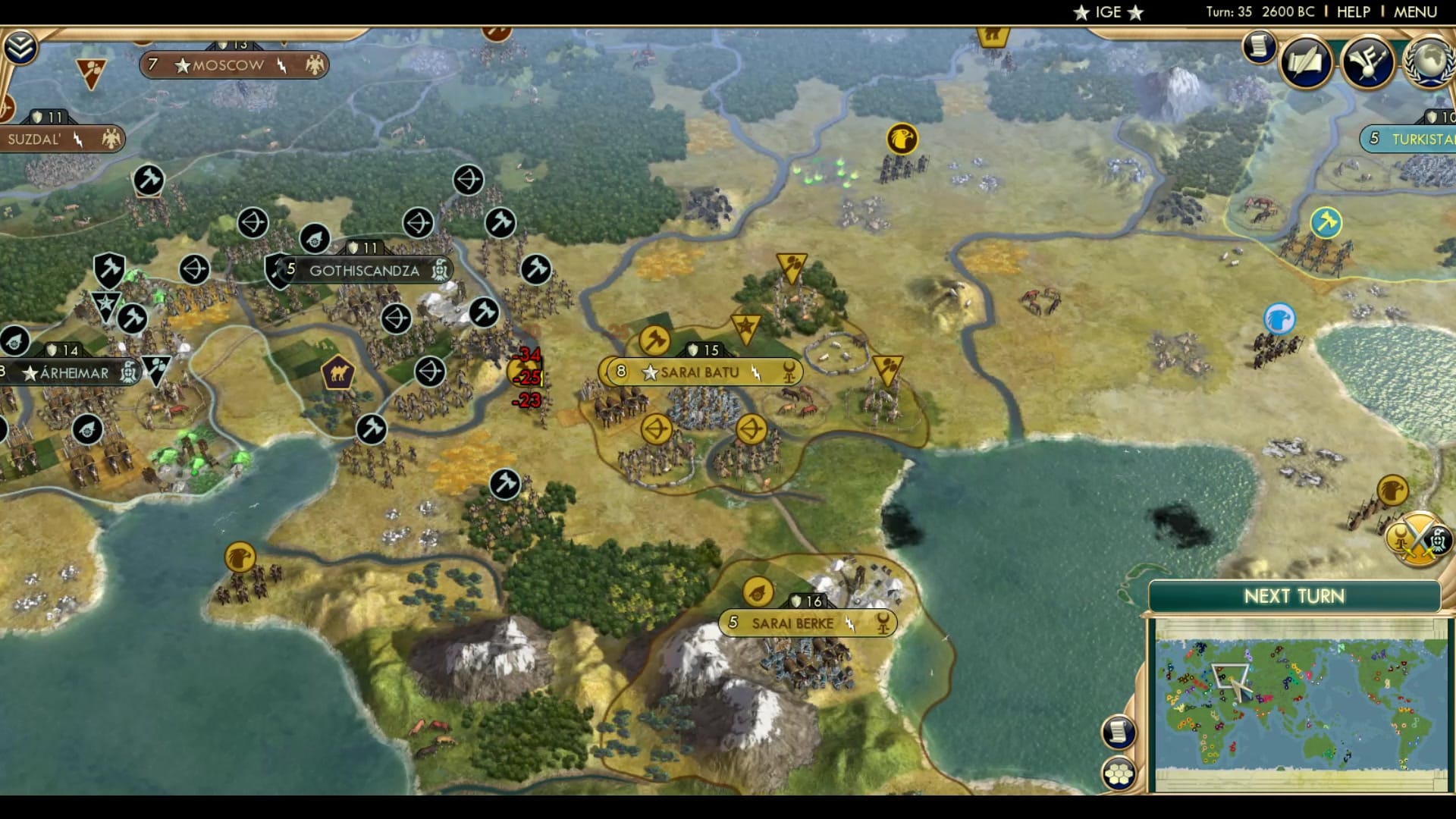This screenshot has height=819, width=1456.
Task: Click HELP in the top bar
Action: pos(1353,11)
